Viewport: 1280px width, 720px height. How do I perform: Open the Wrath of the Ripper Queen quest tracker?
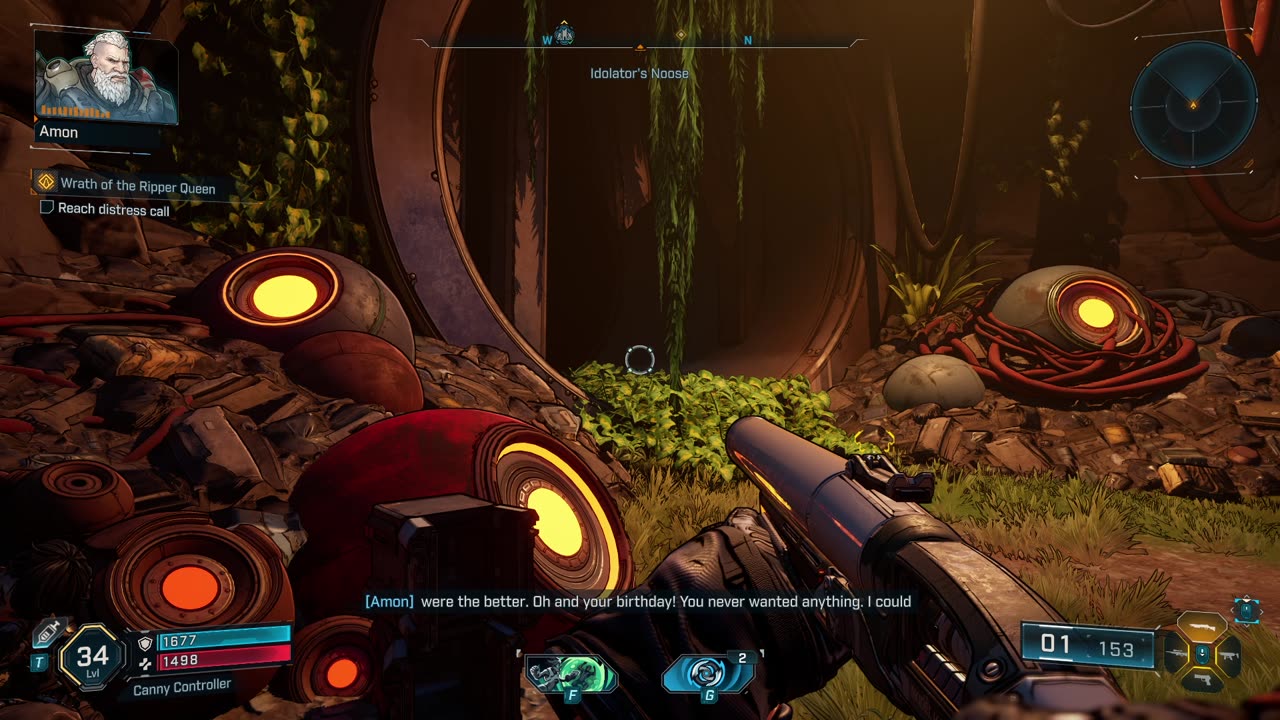click(x=137, y=185)
